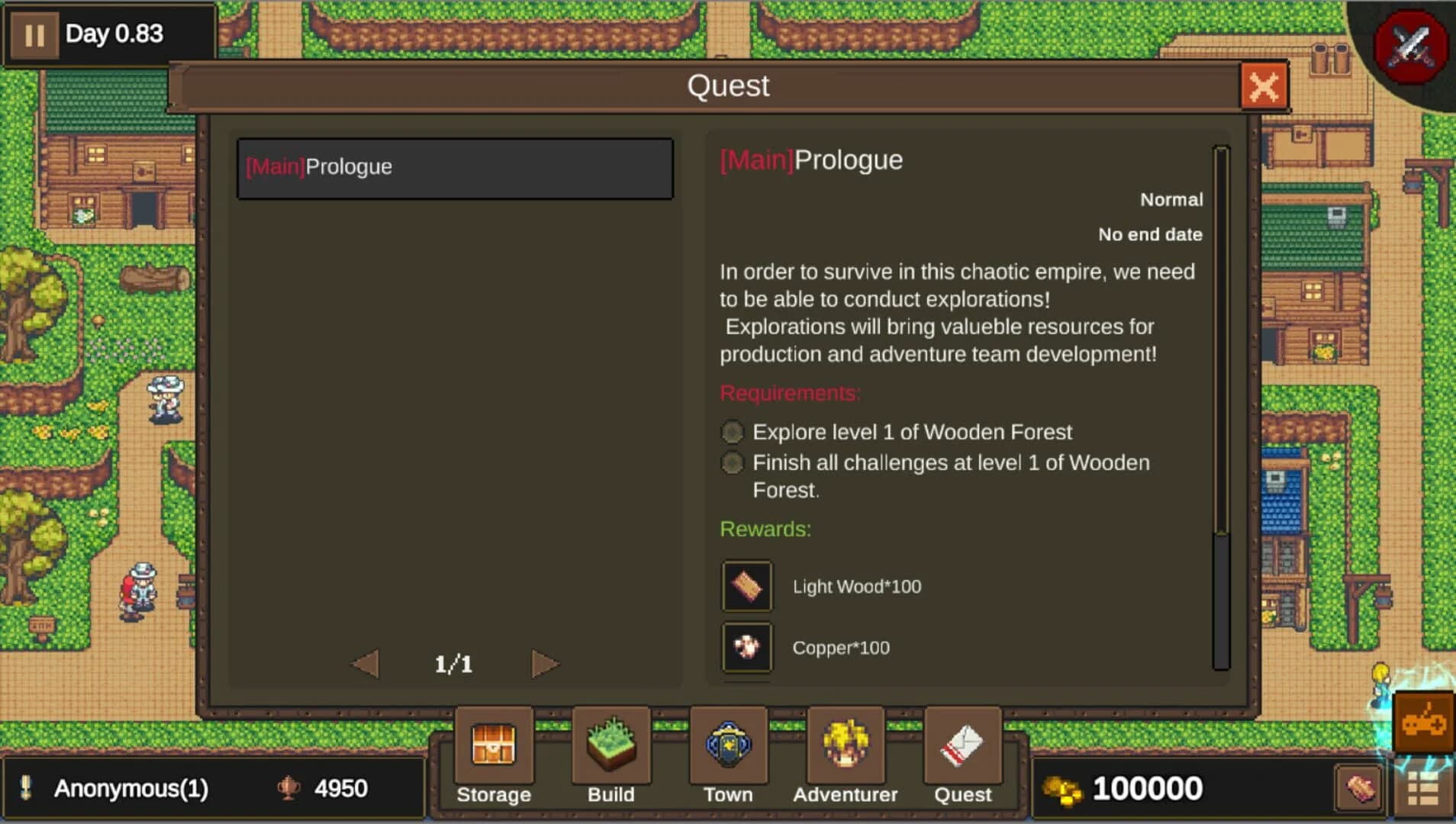Image resolution: width=1456 pixels, height=824 pixels.
Task: Go to previous quest page with left arrow
Action: pyautogui.click(x=366, y=663)
